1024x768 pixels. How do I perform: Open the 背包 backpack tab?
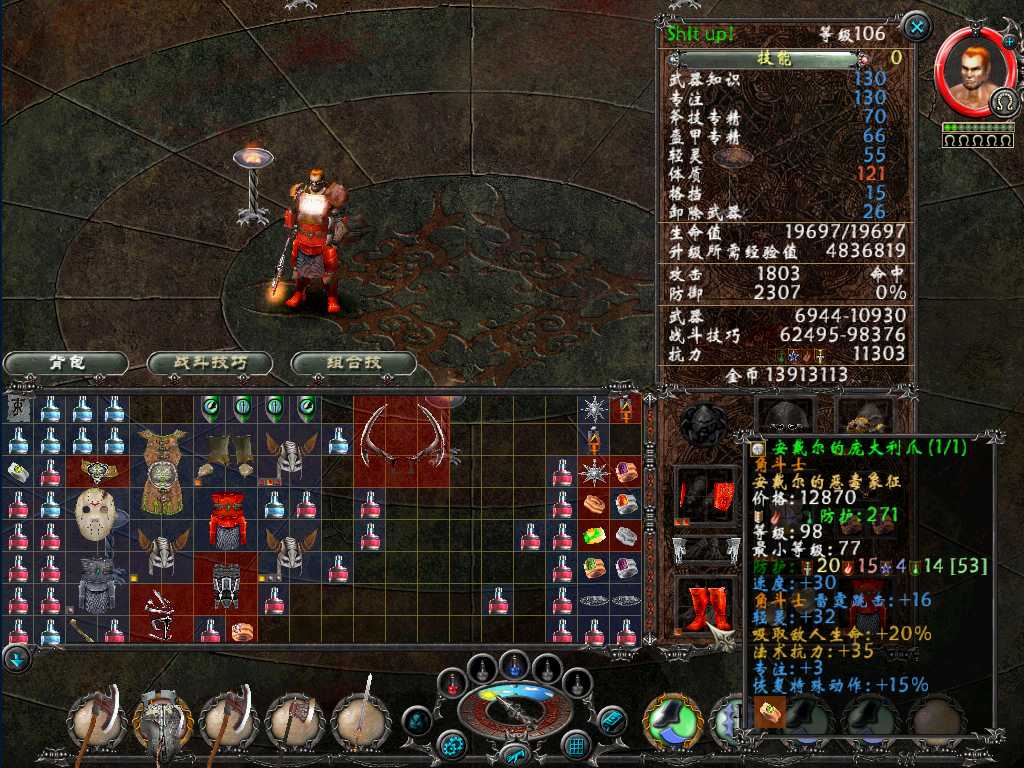coord(65,363)
